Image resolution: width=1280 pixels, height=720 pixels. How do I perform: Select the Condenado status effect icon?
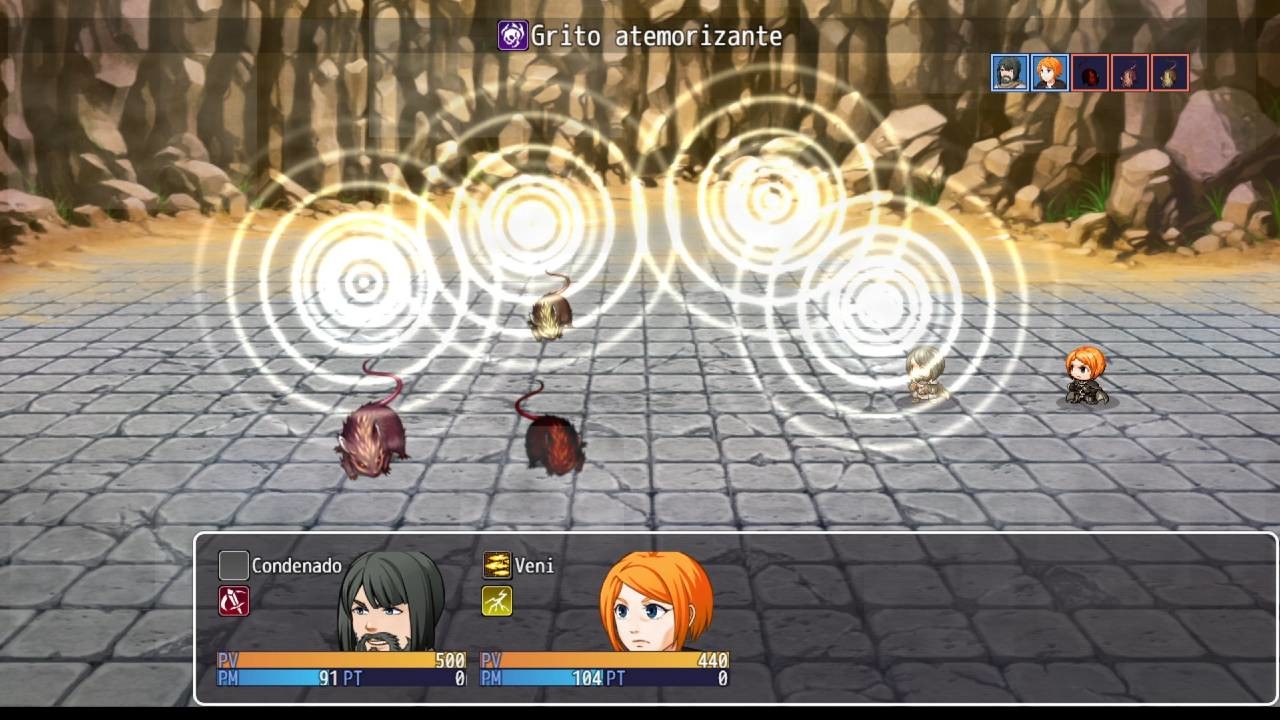pyautogui.click(x=232, y=565)
